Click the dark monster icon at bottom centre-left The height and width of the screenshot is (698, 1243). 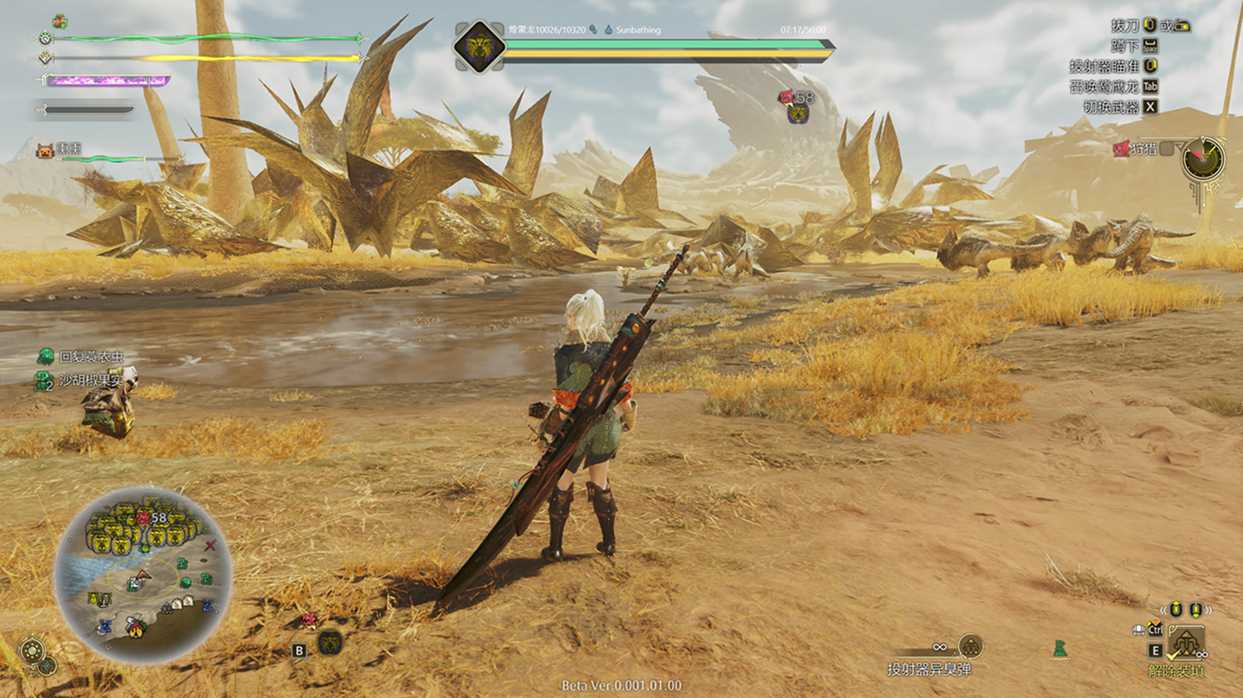tap(330, 642)
